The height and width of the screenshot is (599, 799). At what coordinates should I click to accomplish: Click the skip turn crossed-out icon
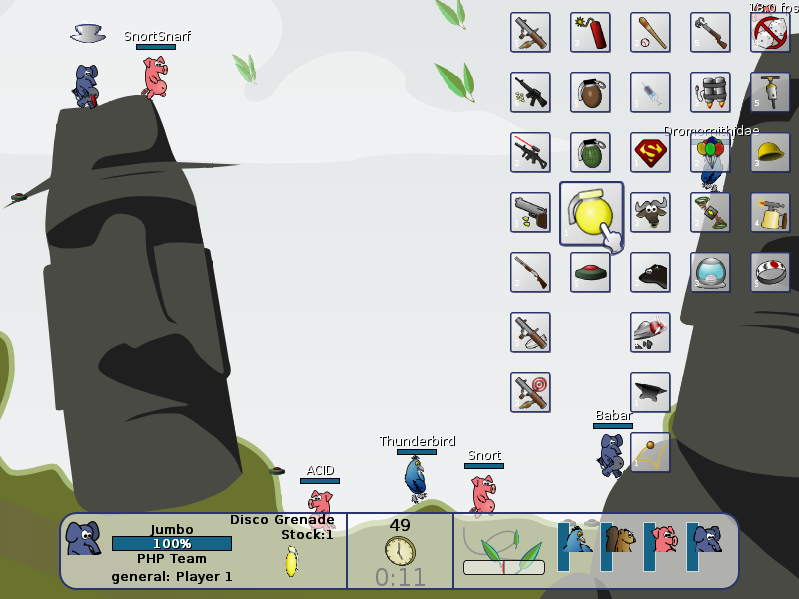[x=770, y=32]
